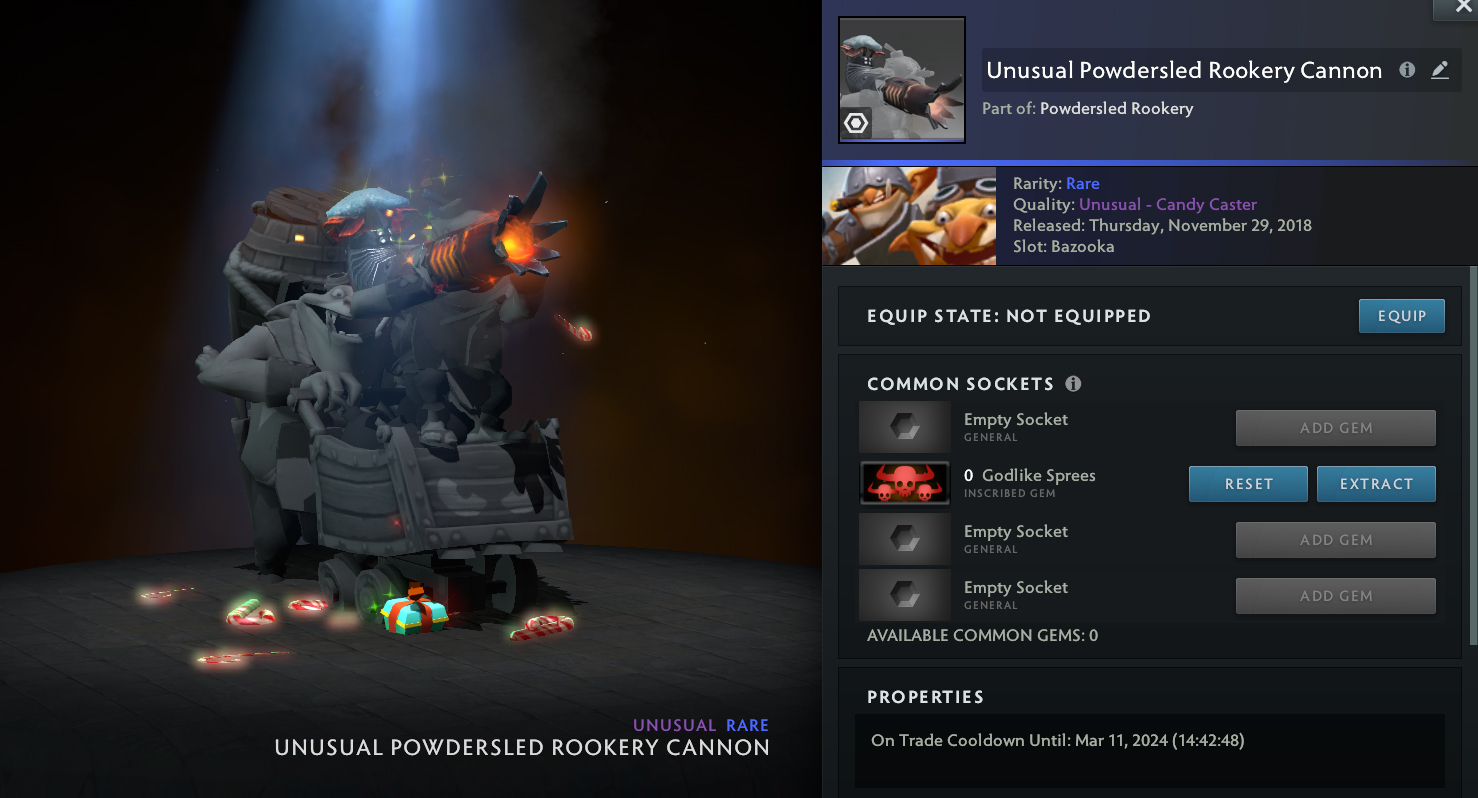Viewport: 1478px width, 798px height.
Task: Open the Common Sockets info tooltip
Action: 1073,384
